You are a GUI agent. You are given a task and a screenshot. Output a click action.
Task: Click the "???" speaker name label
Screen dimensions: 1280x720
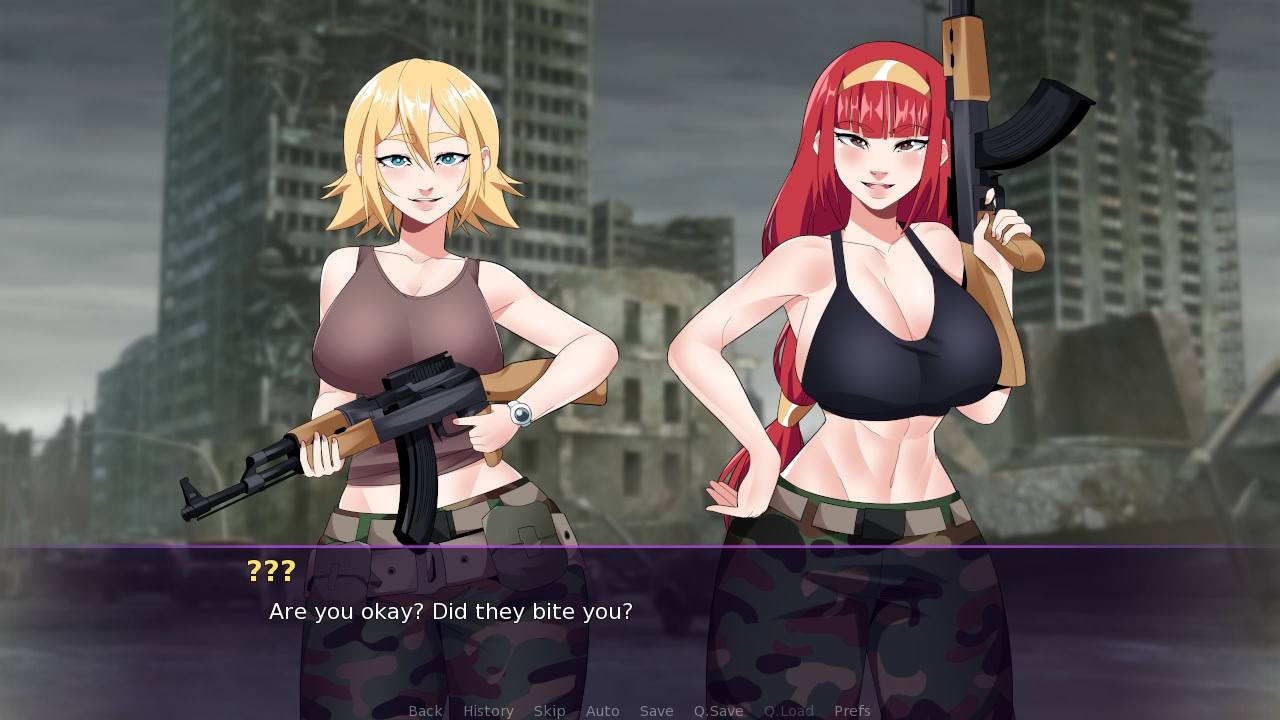270,571
